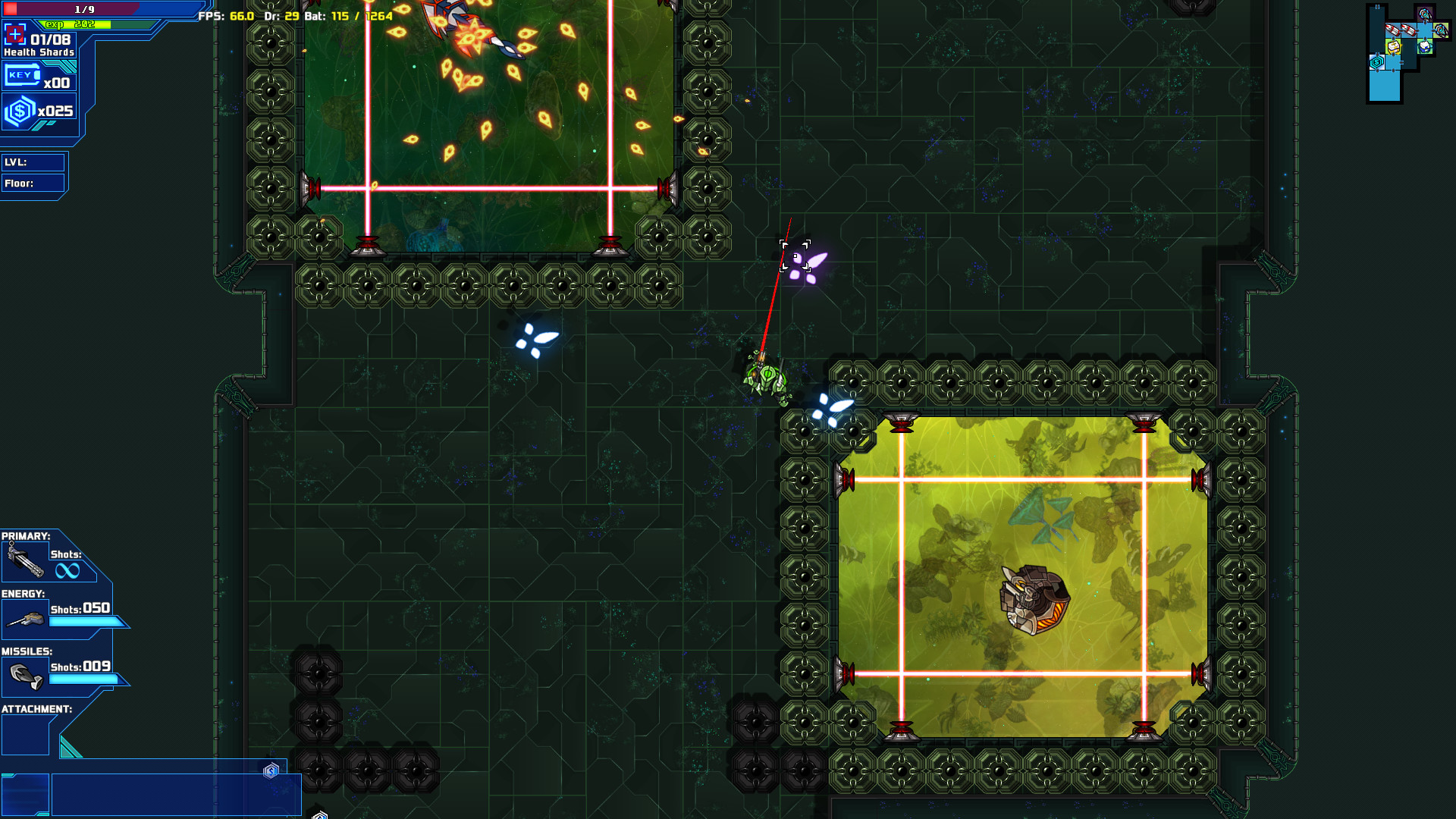
Task: Click the Health Shards cross icon
Action: 16,33
